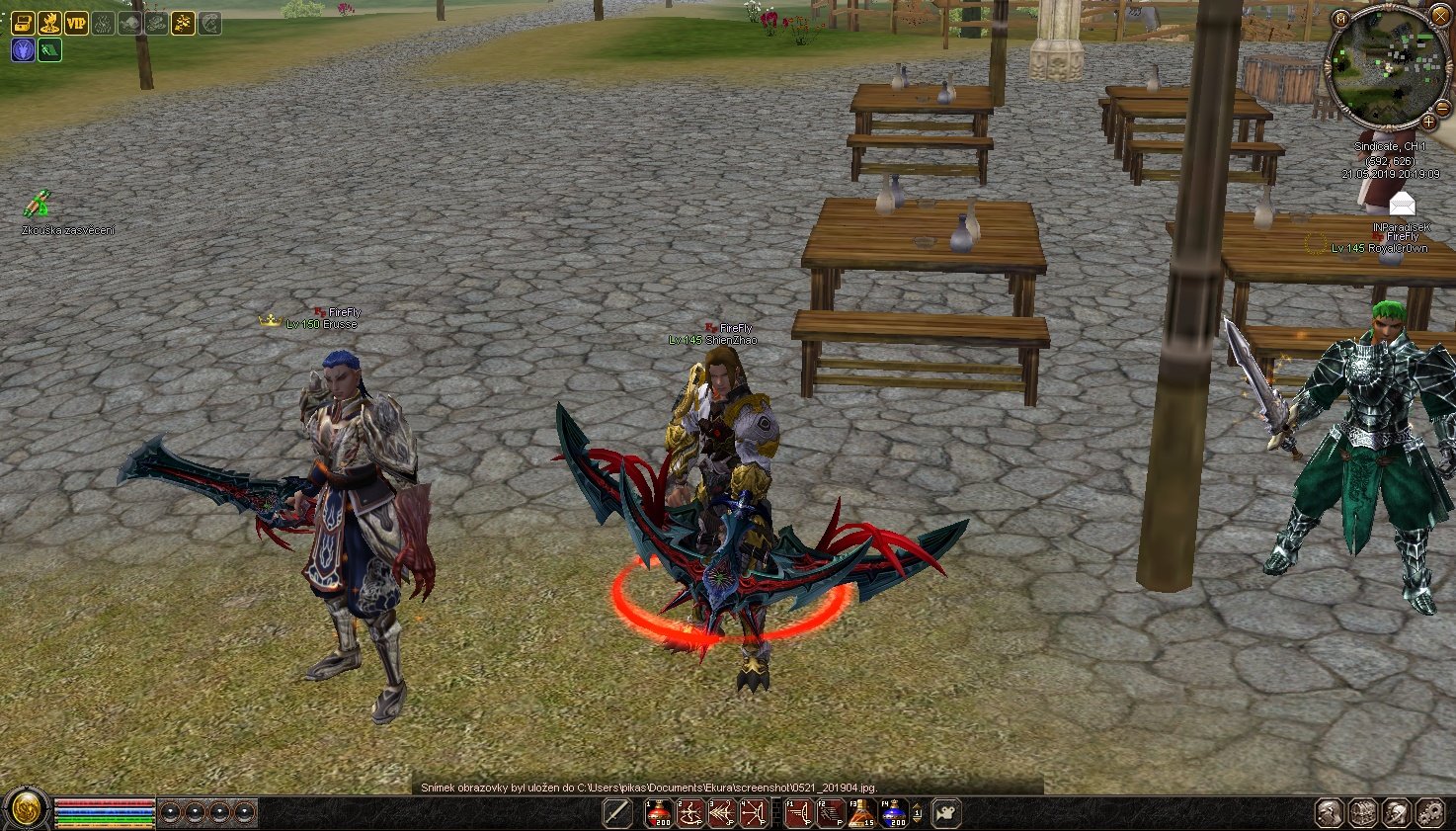Image resolution: width=1456 pixels, height=831 pixels.
Task: Click the sword attack slot
Action: pos(617,813)
